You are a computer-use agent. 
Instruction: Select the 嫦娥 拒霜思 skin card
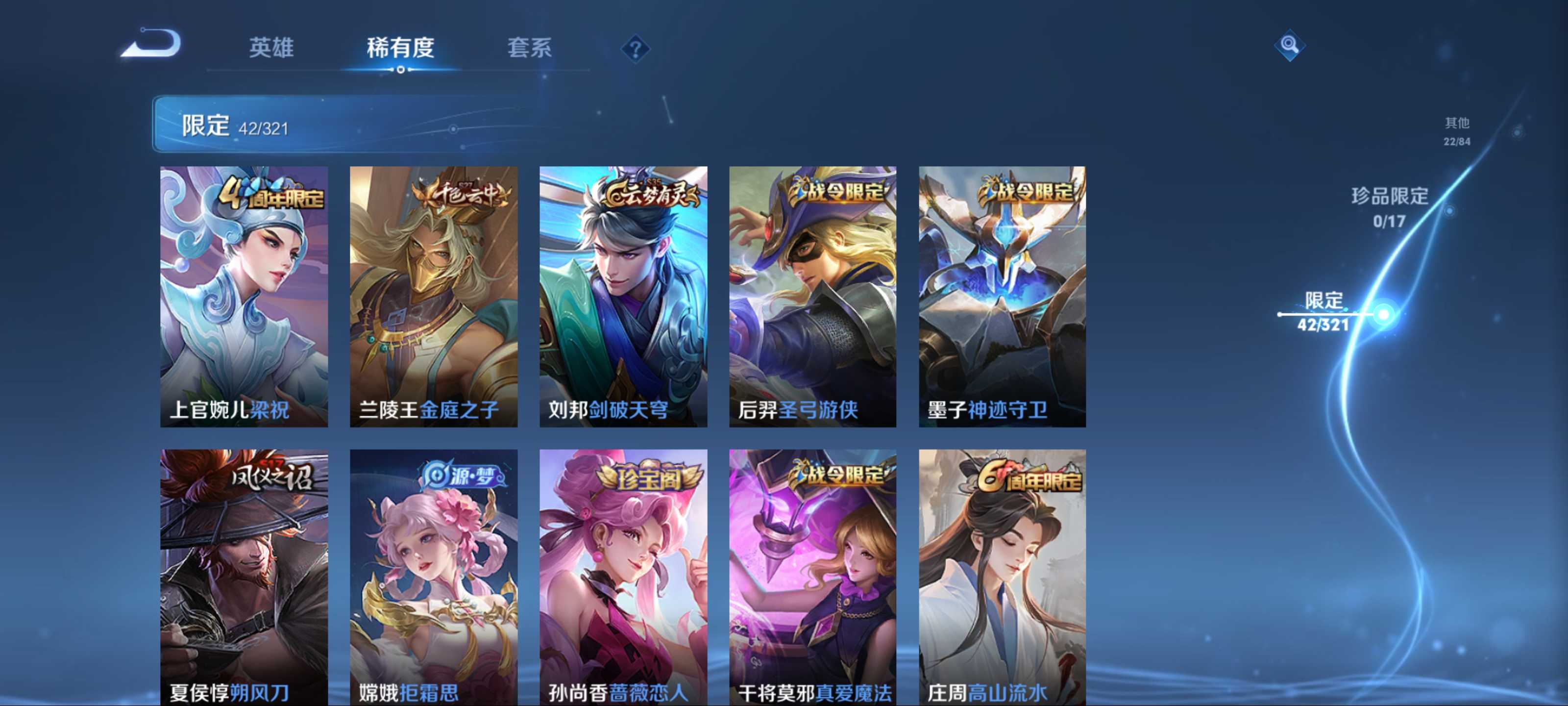point(433,576)
